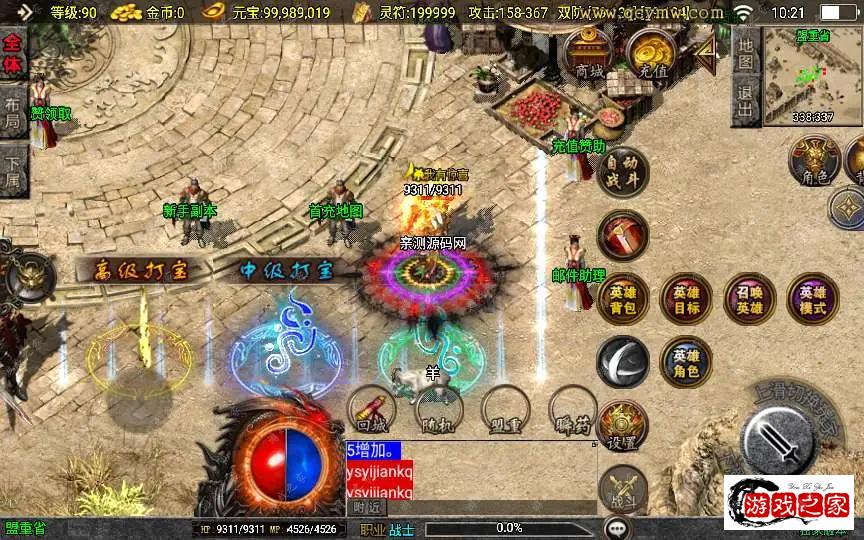Switch 英雄模式 hero mode
The width and height of the screenshot is (864, 540).
(x=812, y=299)
